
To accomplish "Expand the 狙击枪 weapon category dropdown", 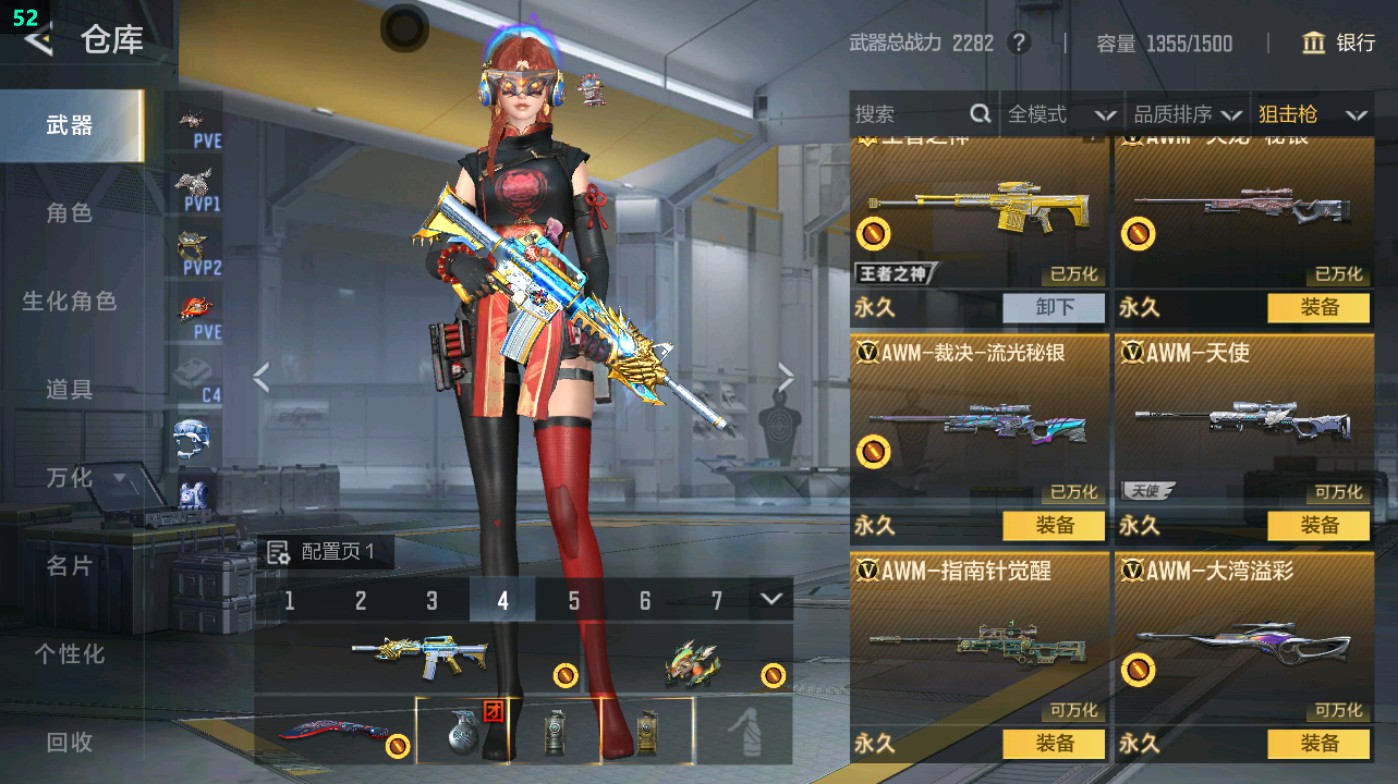I will click(x=1317, y=113).
